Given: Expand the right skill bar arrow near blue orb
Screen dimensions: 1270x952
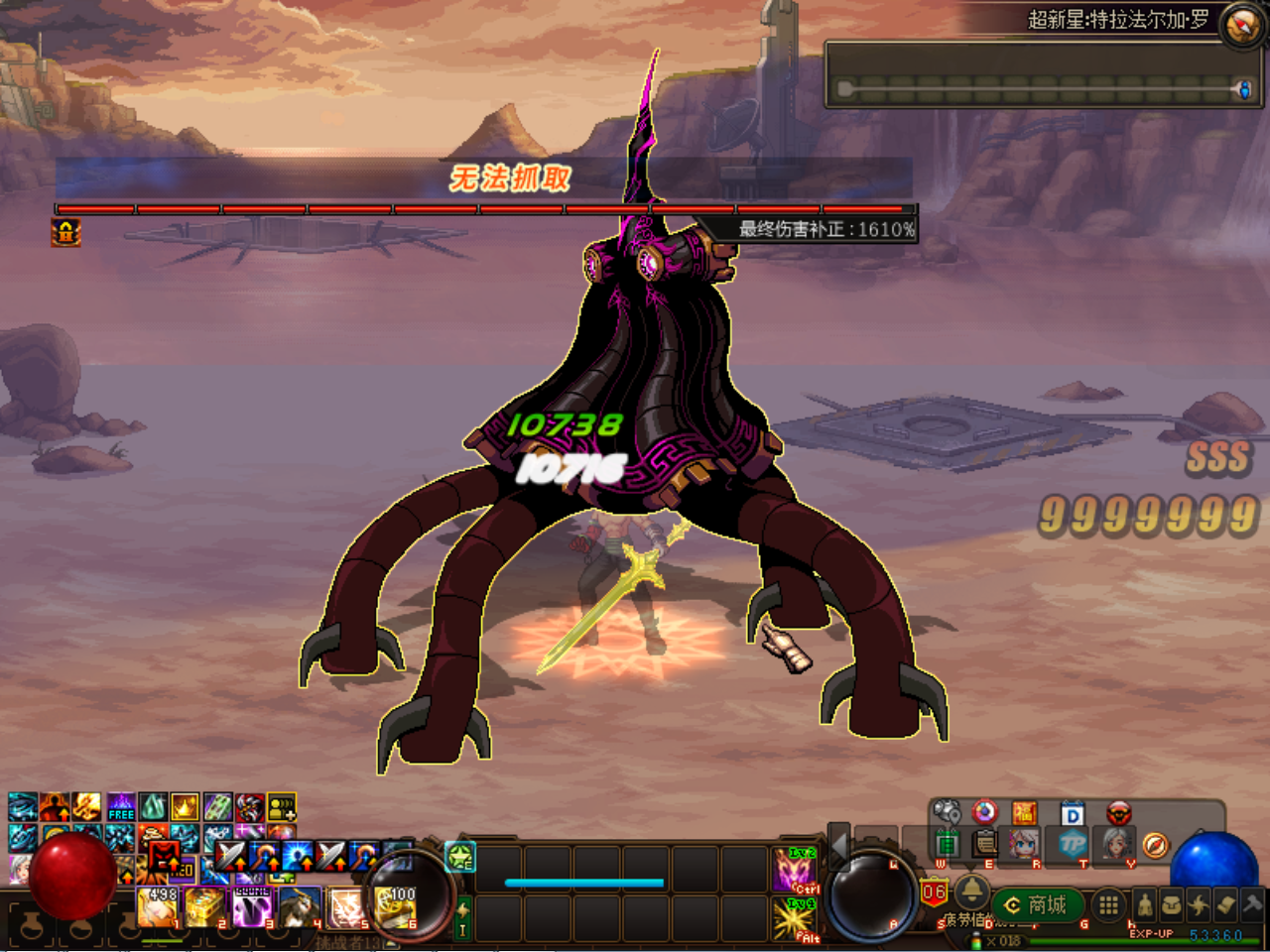Looking at the screenshot, I should [x=1199, y=831].
